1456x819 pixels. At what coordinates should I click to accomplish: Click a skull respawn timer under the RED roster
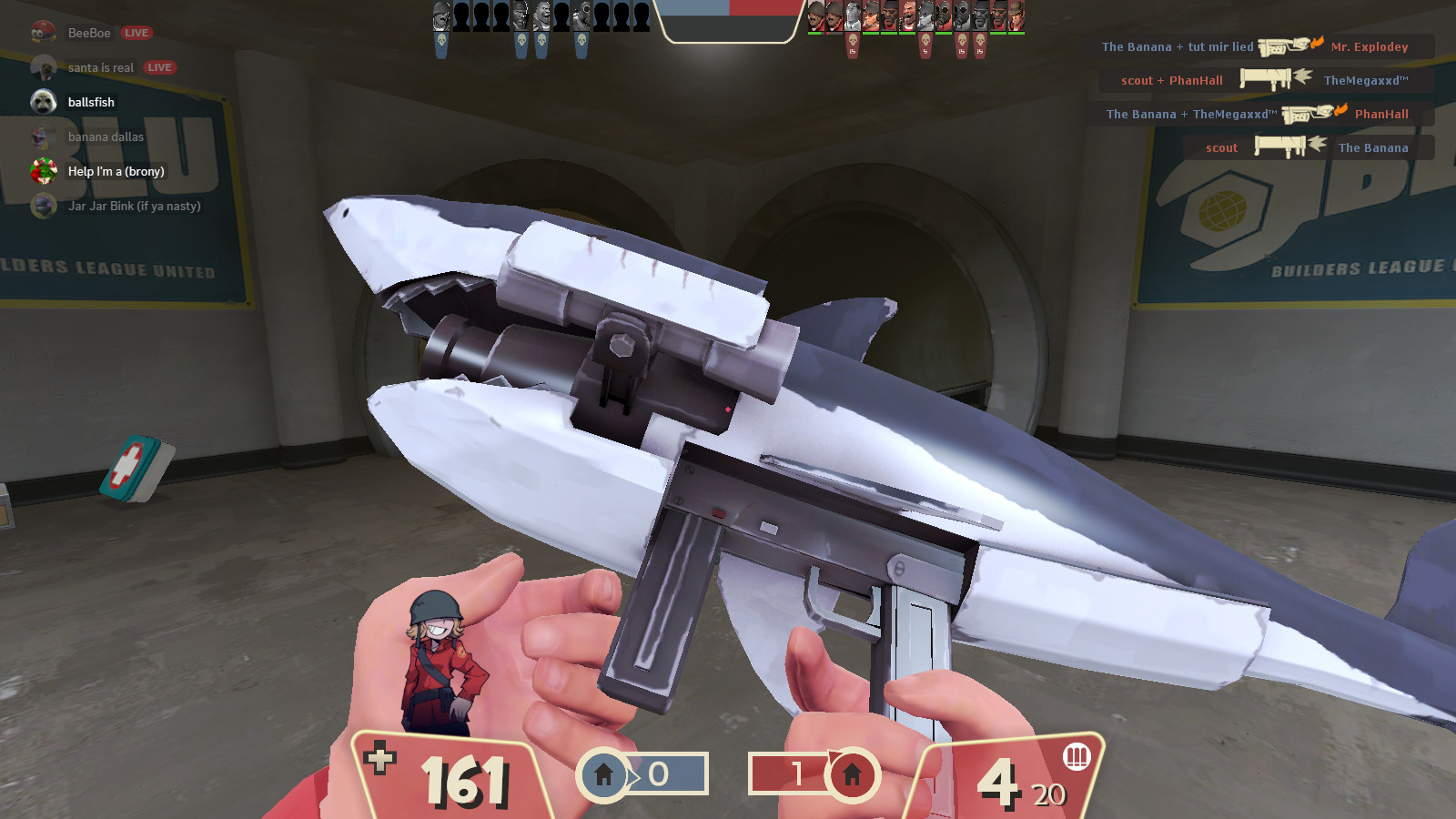(853, 41)
